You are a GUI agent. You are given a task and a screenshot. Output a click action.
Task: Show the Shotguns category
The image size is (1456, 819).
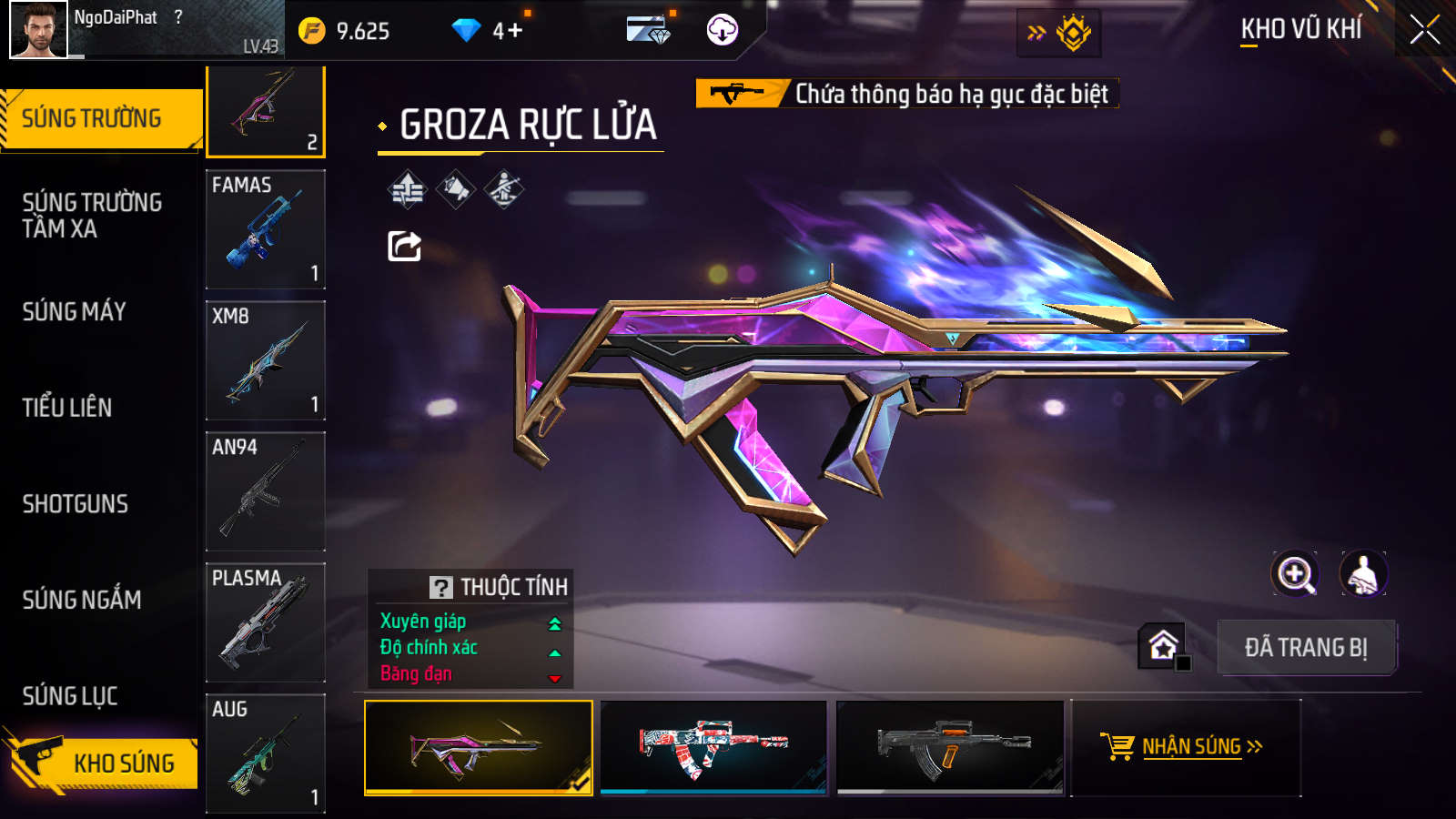(x=76, y=504)
